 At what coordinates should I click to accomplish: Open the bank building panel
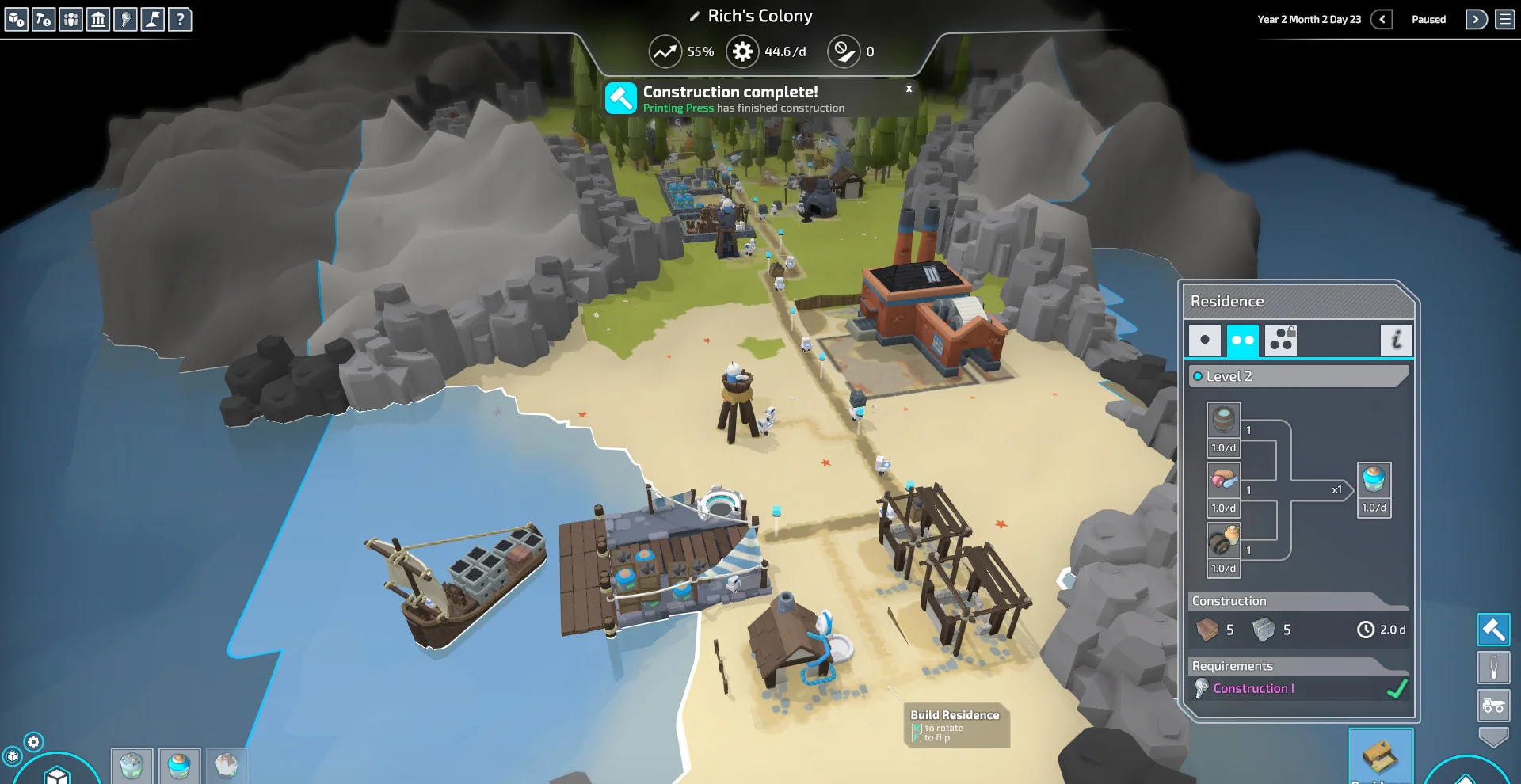(99, 20)
